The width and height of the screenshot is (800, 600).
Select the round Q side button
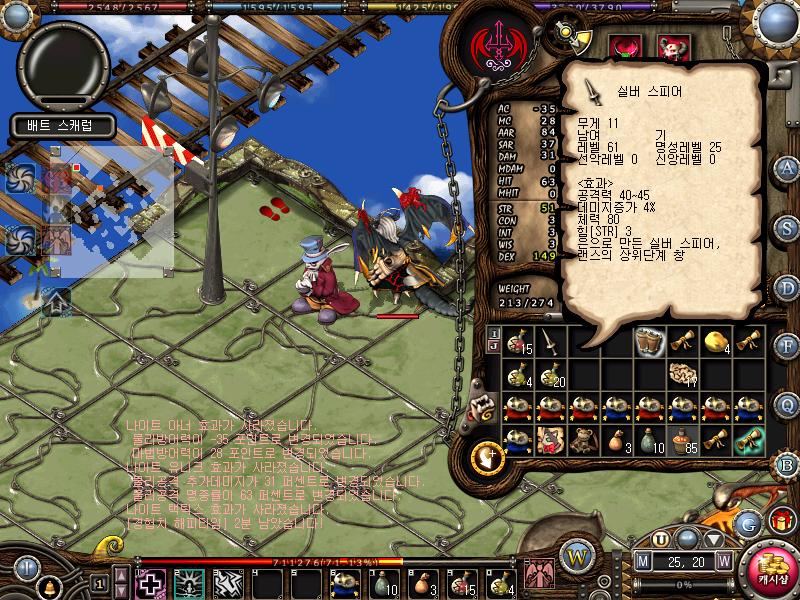click(787, 404)
